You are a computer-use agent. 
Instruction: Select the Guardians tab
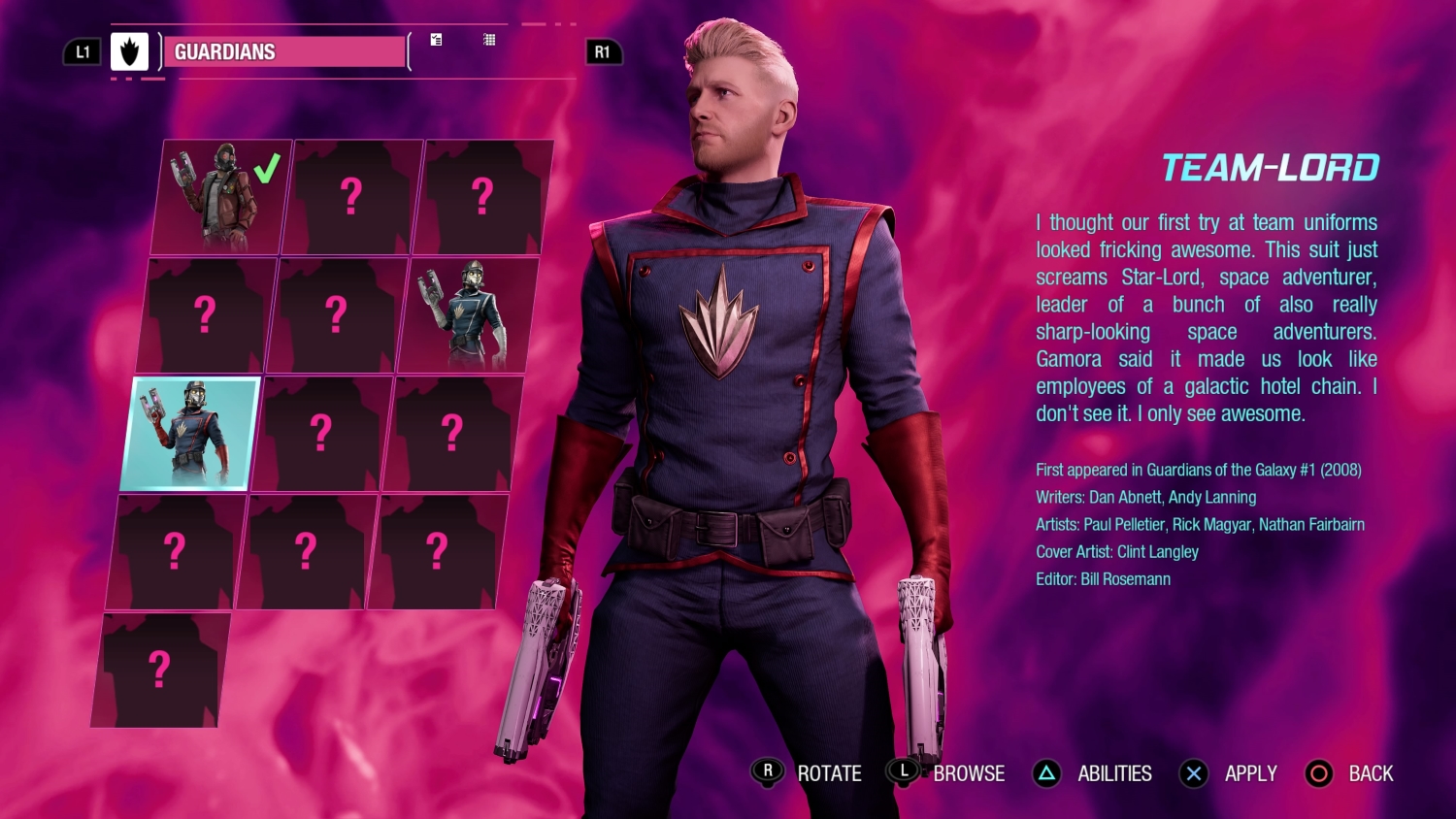point(283,52)
